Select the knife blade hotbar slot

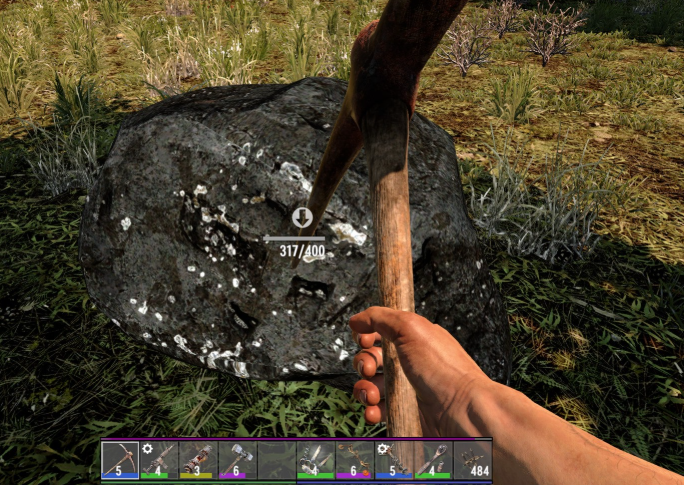316,459
